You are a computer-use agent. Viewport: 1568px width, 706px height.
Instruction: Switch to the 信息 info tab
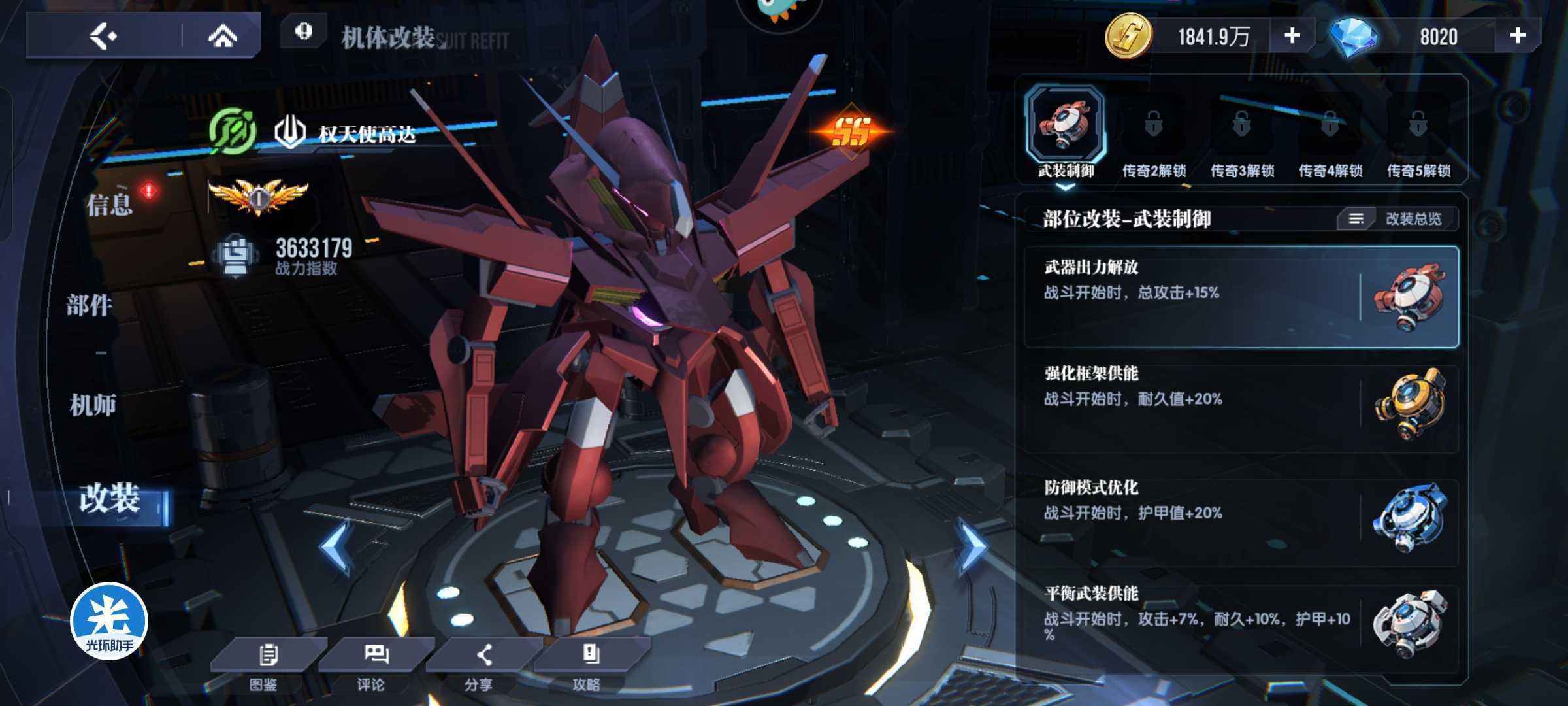pyautogui.click(x=110, y=204)
